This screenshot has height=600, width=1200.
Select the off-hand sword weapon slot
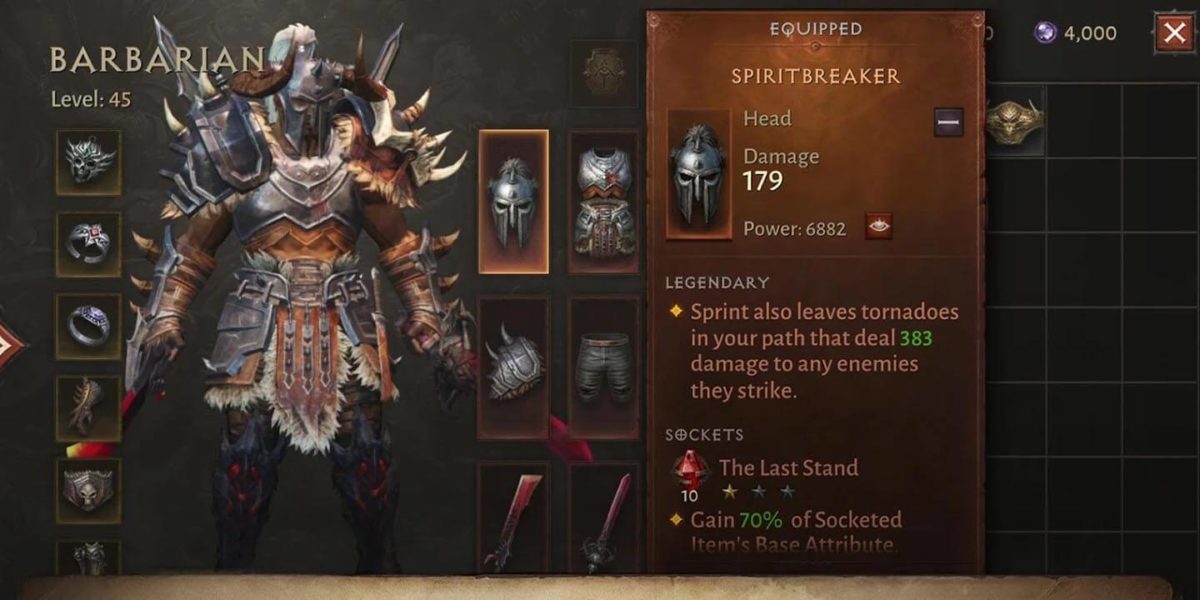click(x=604, y=520)
